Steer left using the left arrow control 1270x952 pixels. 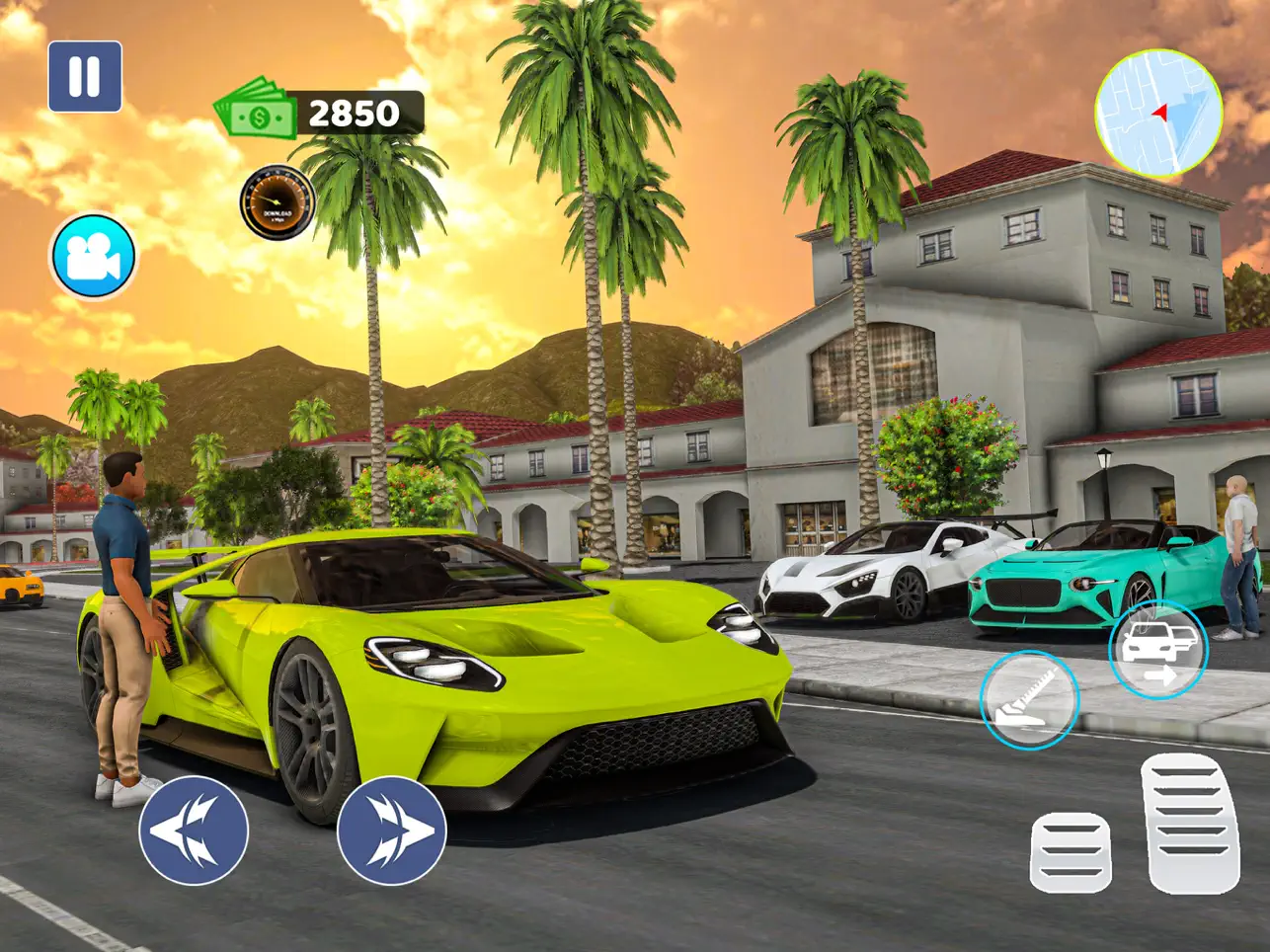pos(196,828)
